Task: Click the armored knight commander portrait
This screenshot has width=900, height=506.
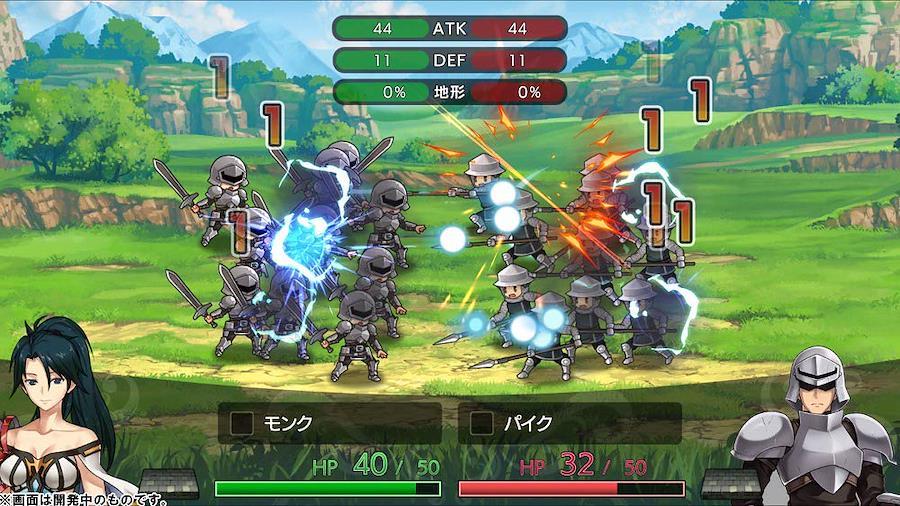Action: pos(817,423)
